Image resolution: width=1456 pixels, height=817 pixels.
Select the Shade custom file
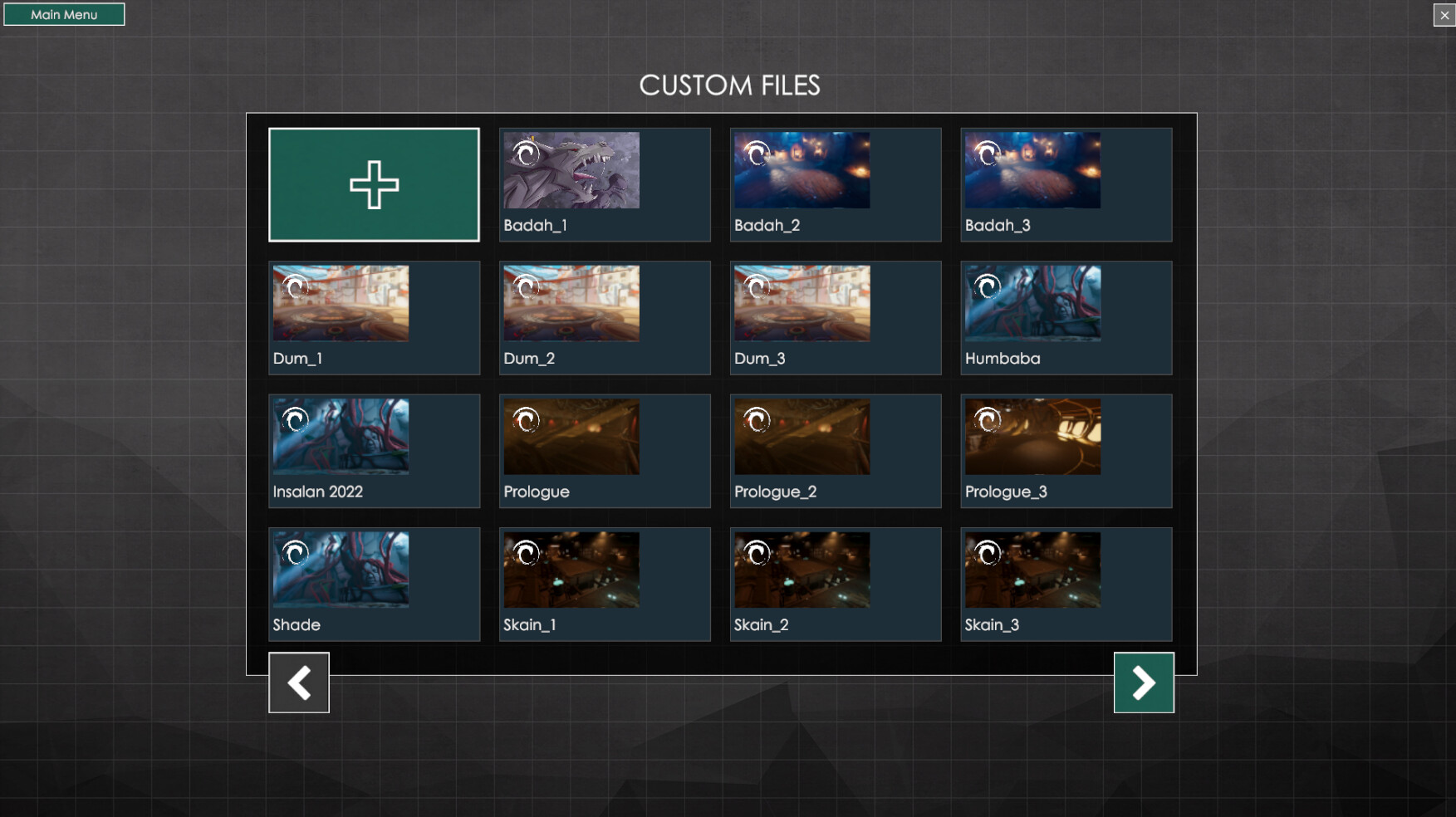(374, 584)
